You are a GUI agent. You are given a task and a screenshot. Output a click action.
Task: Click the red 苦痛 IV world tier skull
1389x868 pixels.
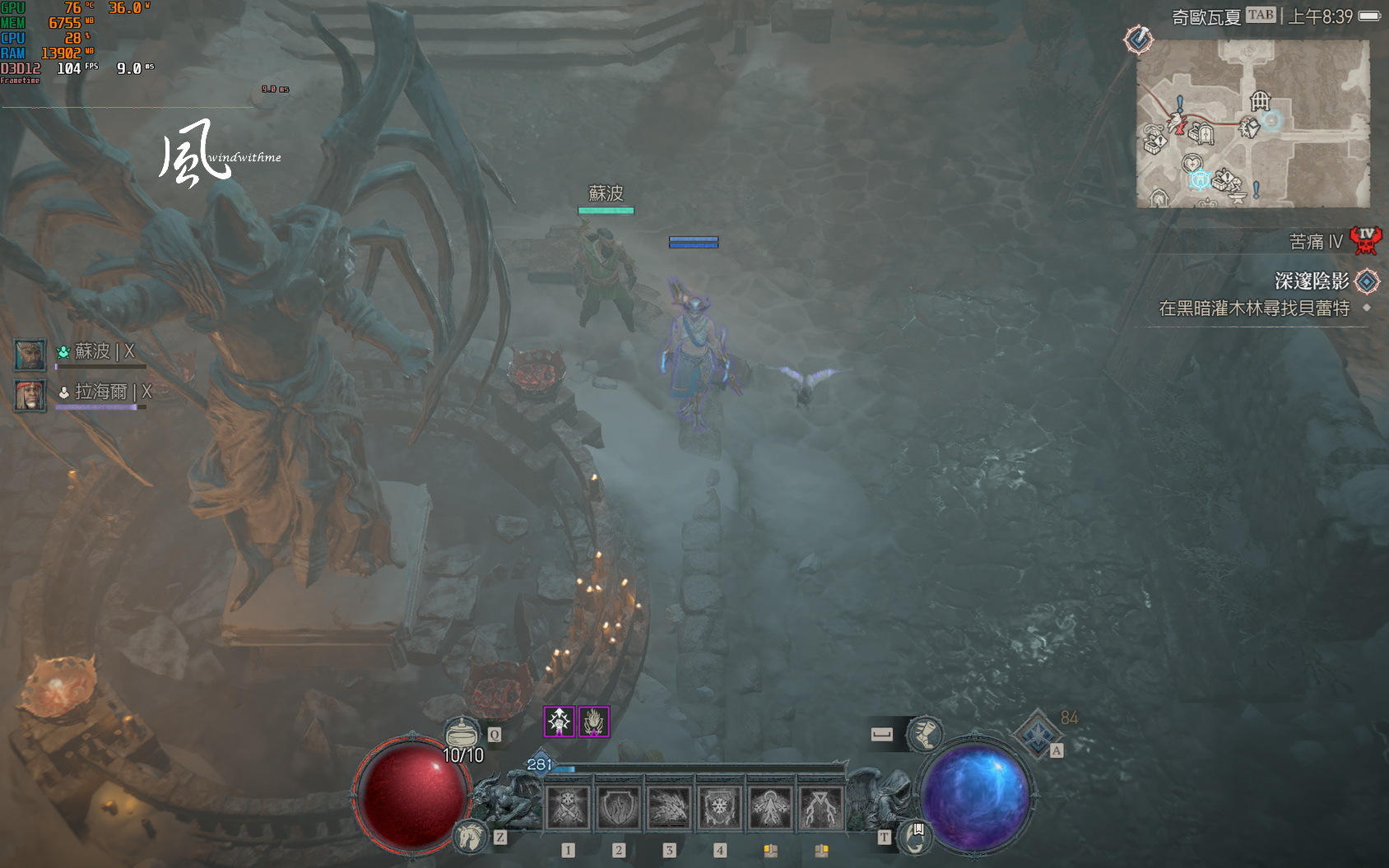[1366, 240]
